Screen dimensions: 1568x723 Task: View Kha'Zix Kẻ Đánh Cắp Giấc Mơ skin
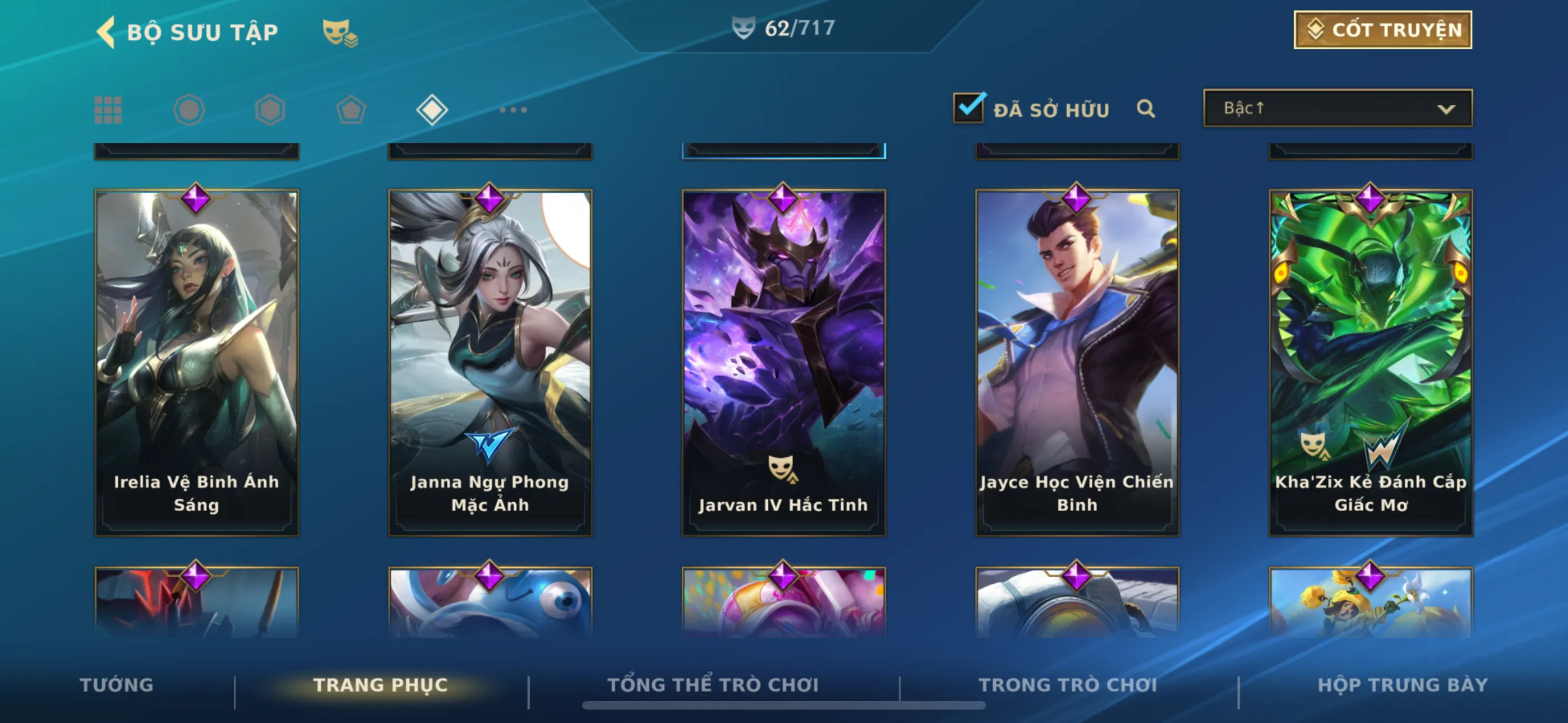[1370, 363]
